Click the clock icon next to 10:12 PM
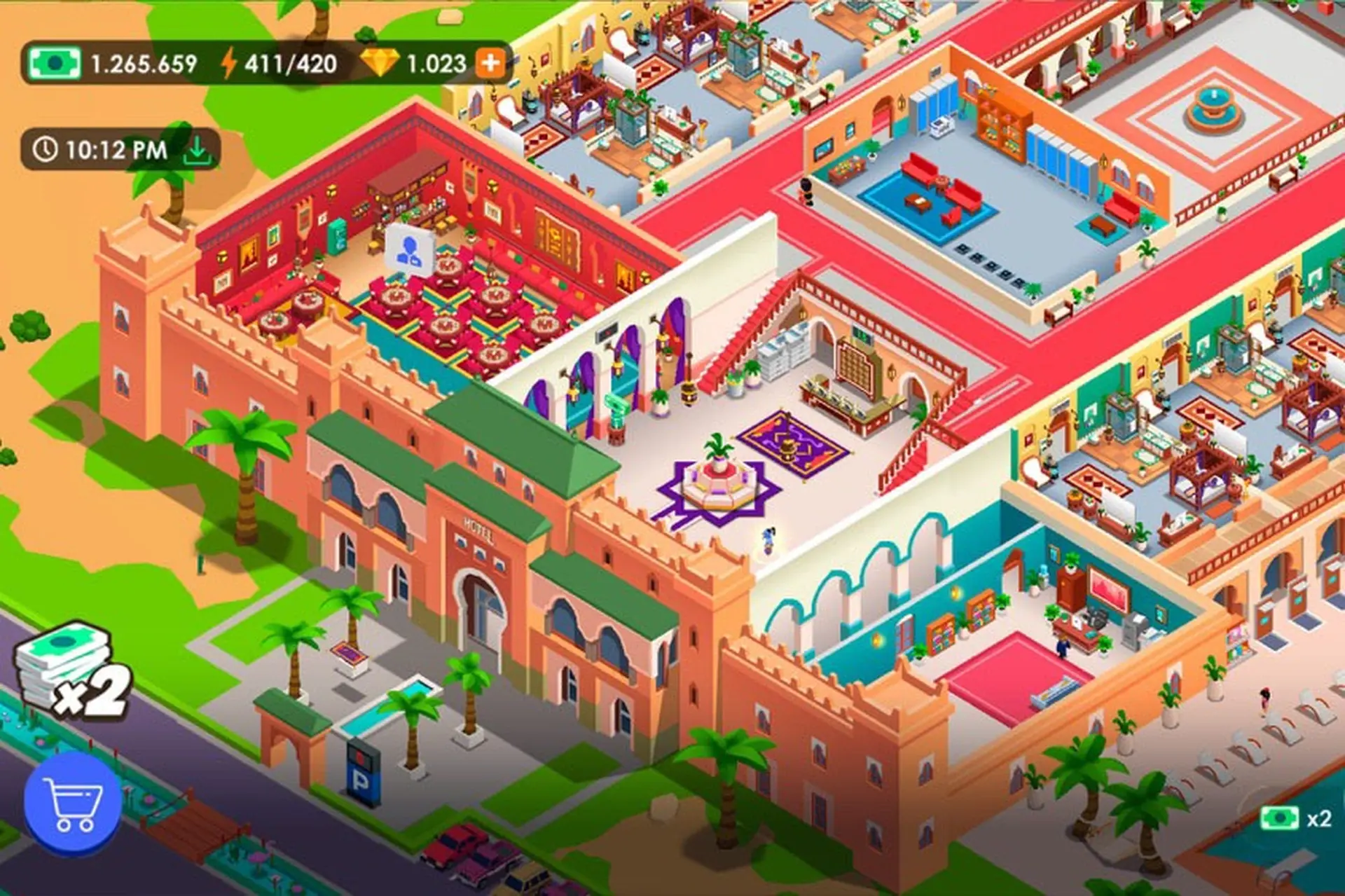The height and width of the screenshot is (896, 1345). pos(44,149)
